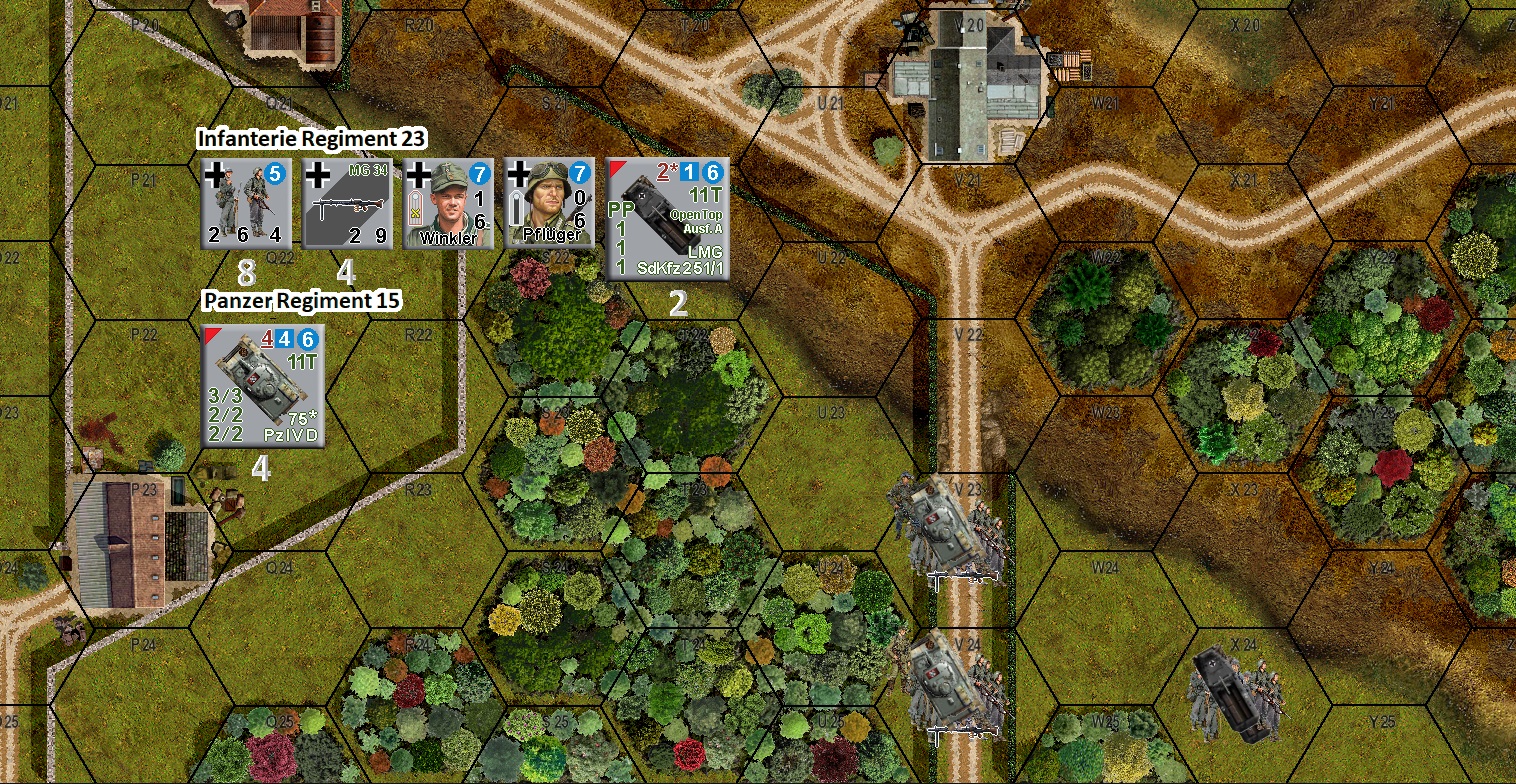
Task: Select the infantry squad counter
Action: pyautogui.click(x=247, y=203)
